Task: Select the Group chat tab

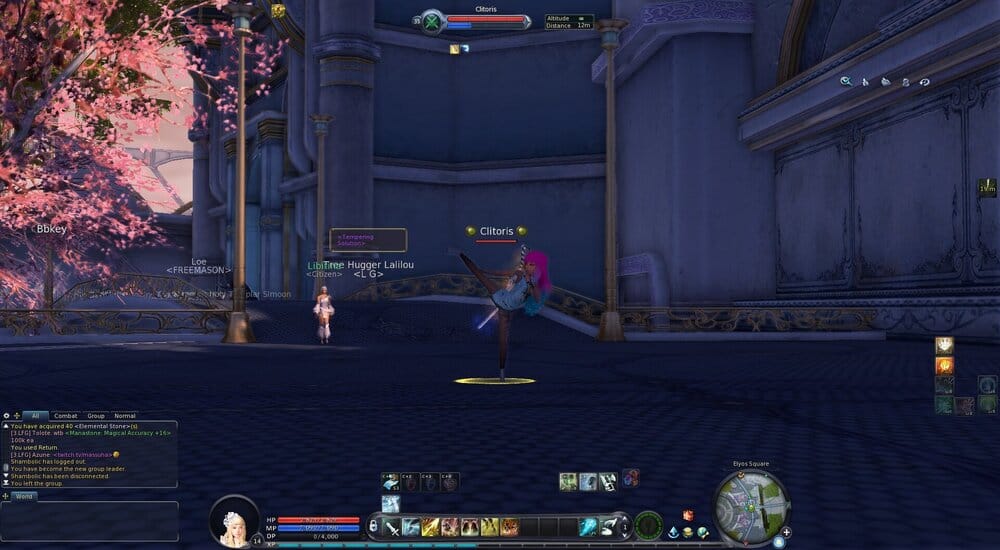Action: pyautogui.click(x=96, y=415)
